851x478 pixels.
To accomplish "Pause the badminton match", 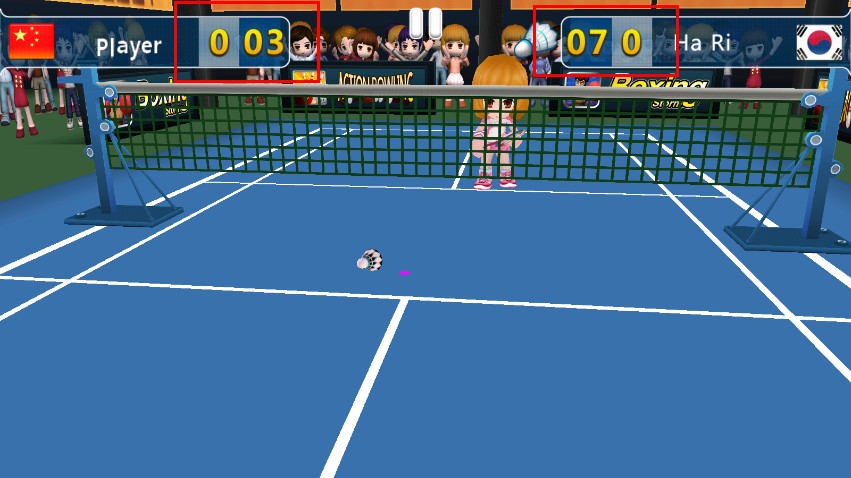I will coord(425,22).
